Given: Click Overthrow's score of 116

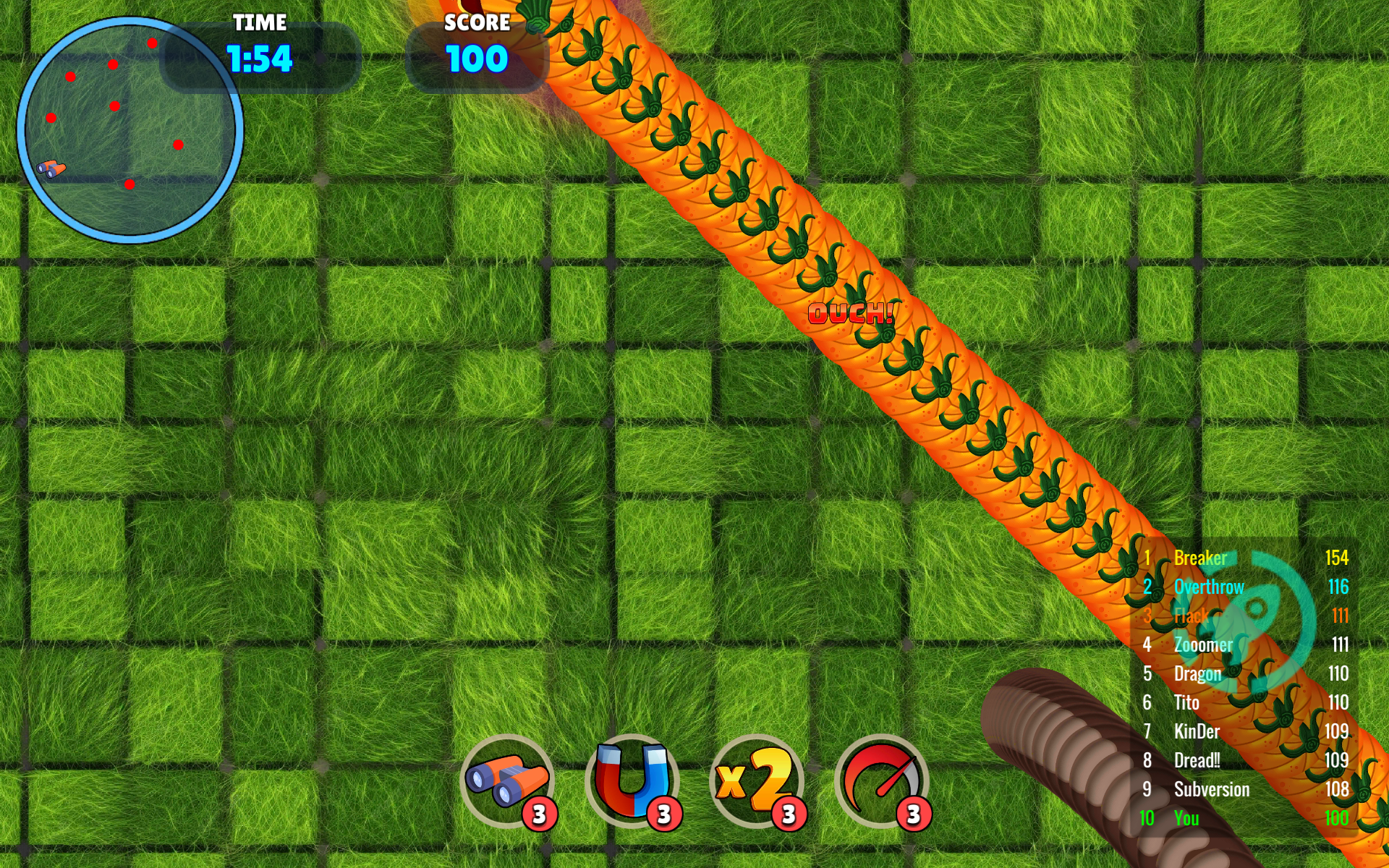Looking at the screenshot, I should (x=1339, y=587).
